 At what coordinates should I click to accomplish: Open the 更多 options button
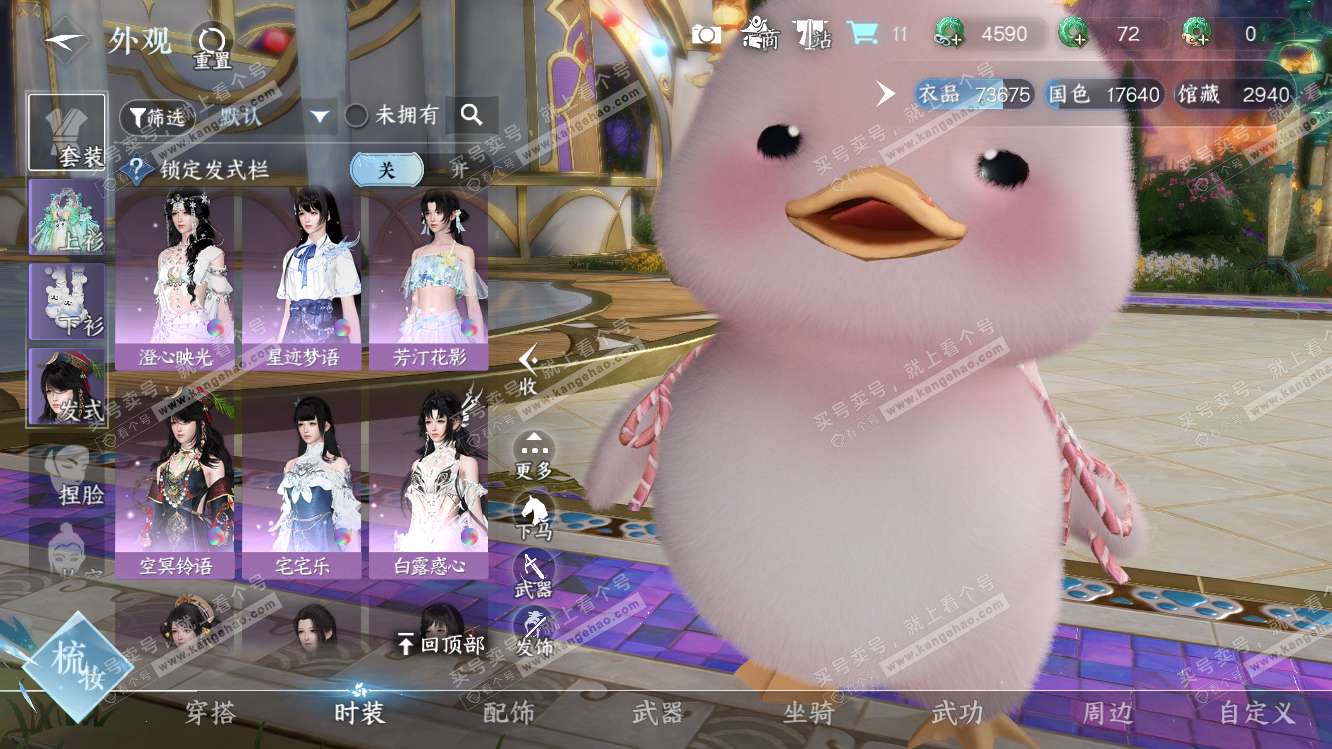point(533,455)
